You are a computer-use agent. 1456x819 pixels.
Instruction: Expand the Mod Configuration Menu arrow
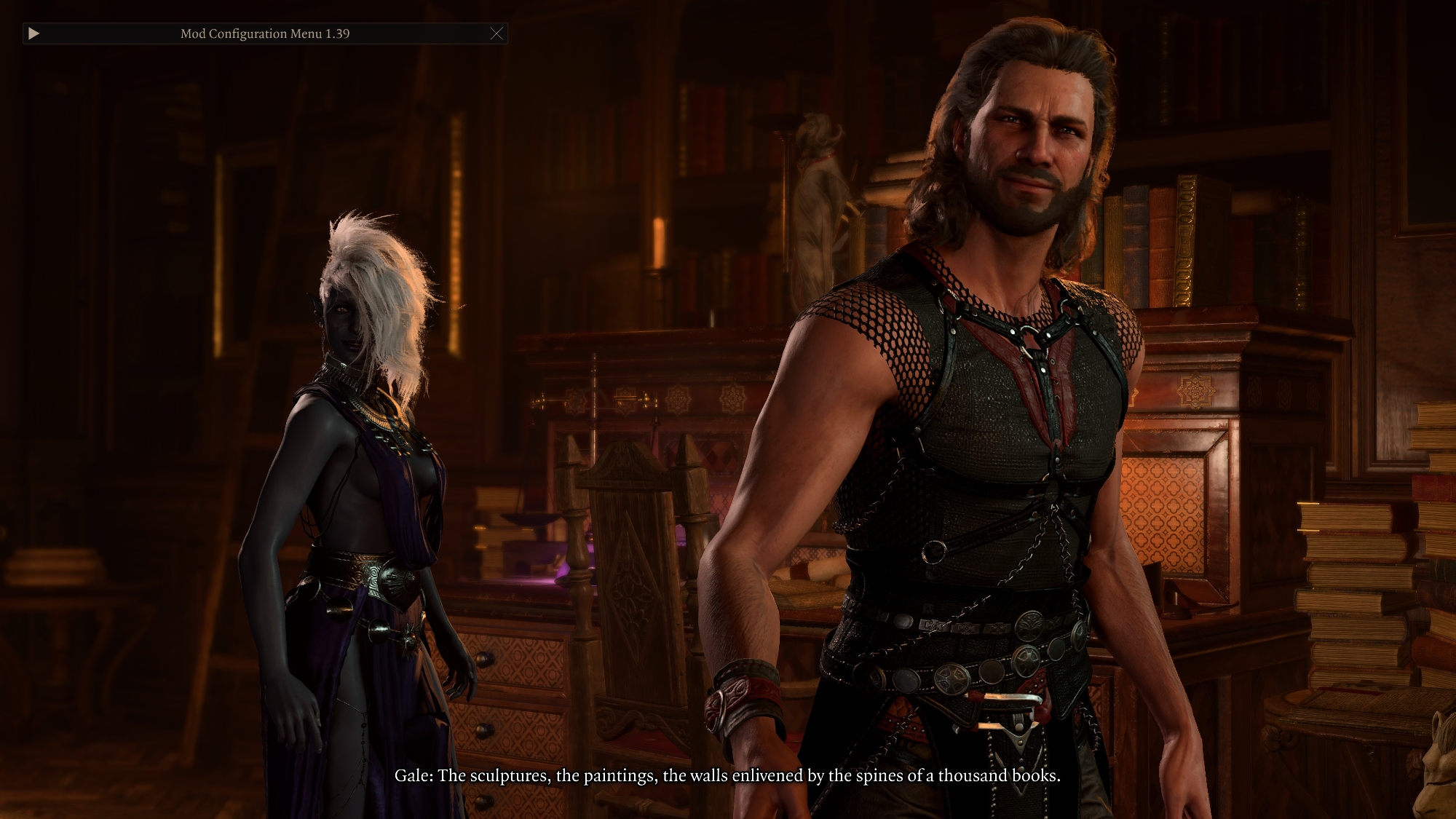tap(33, 33)
